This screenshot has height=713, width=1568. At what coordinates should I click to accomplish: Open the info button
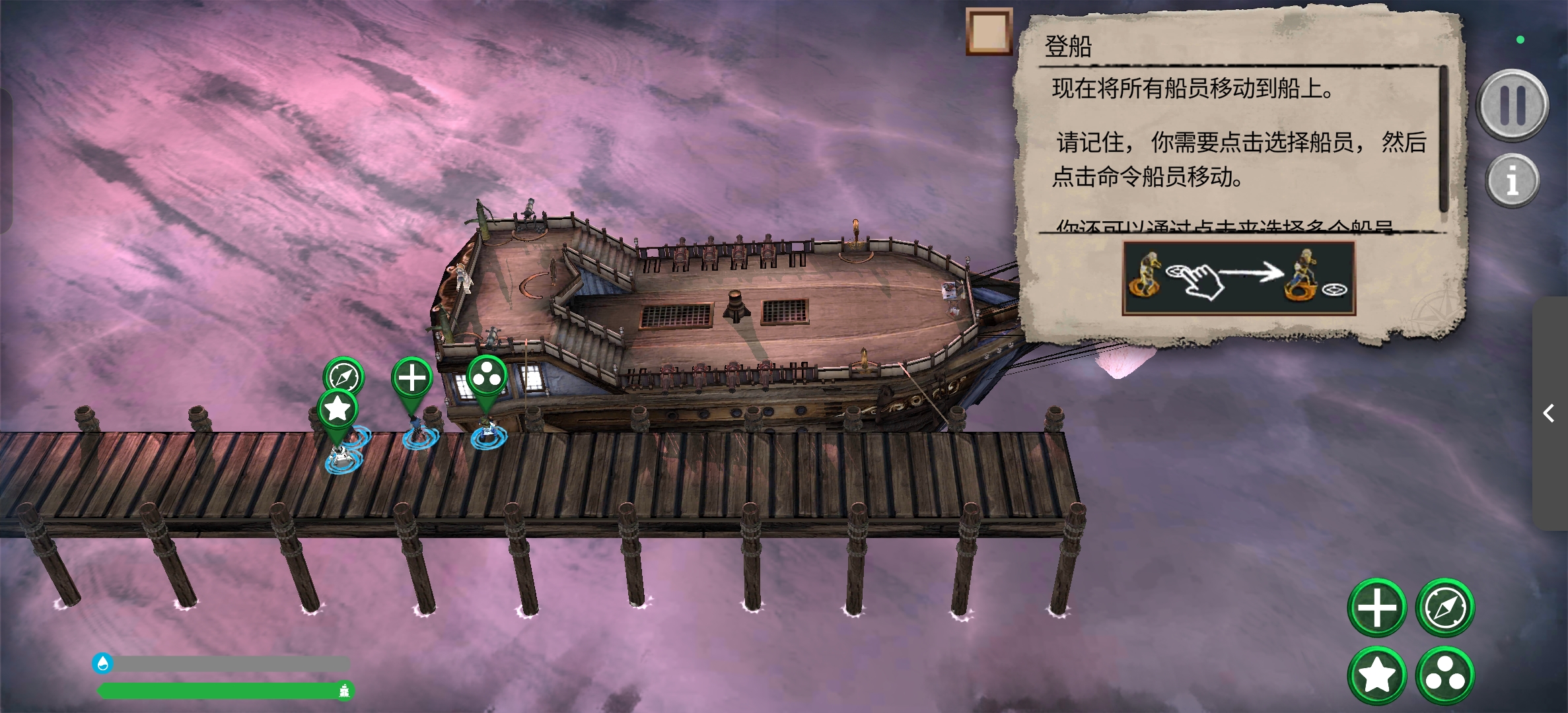pyautogui.click(x=1512, y=180)
